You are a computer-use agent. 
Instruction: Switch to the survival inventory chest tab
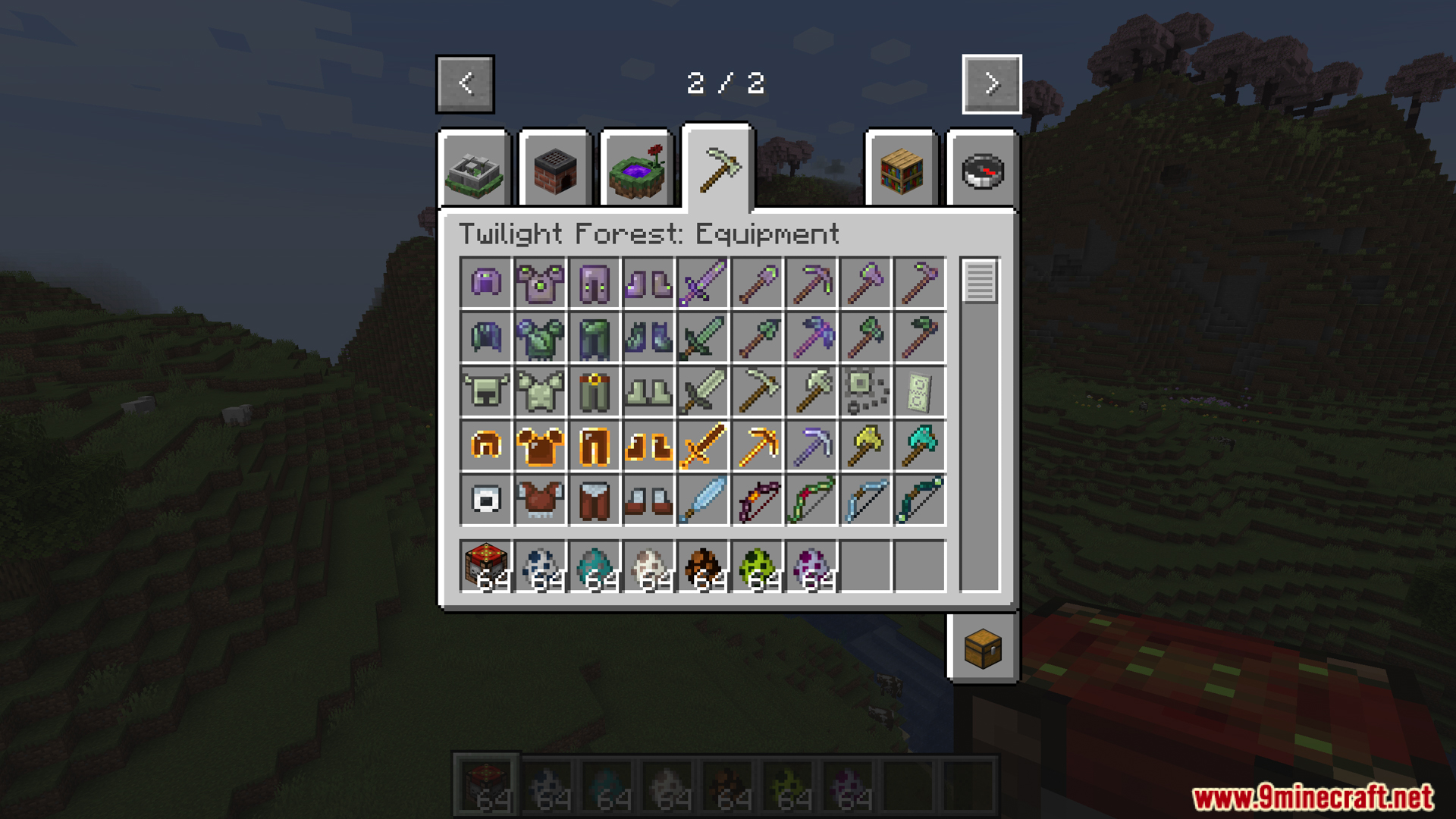click(983, 648)
